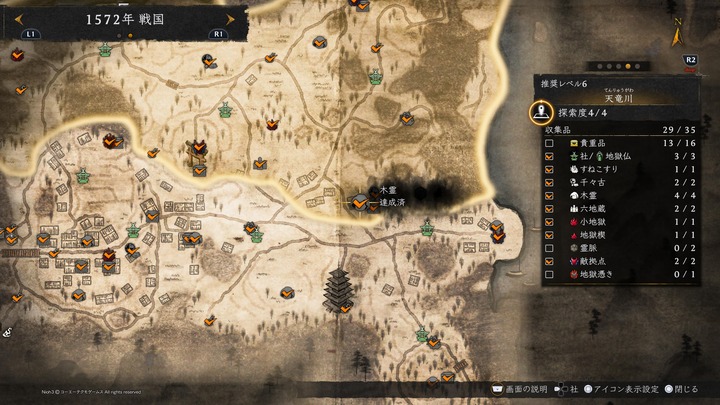Toggle the 地獄憑き filter checkbox
This screenshot has height=405, width=720.
point(549,274)
